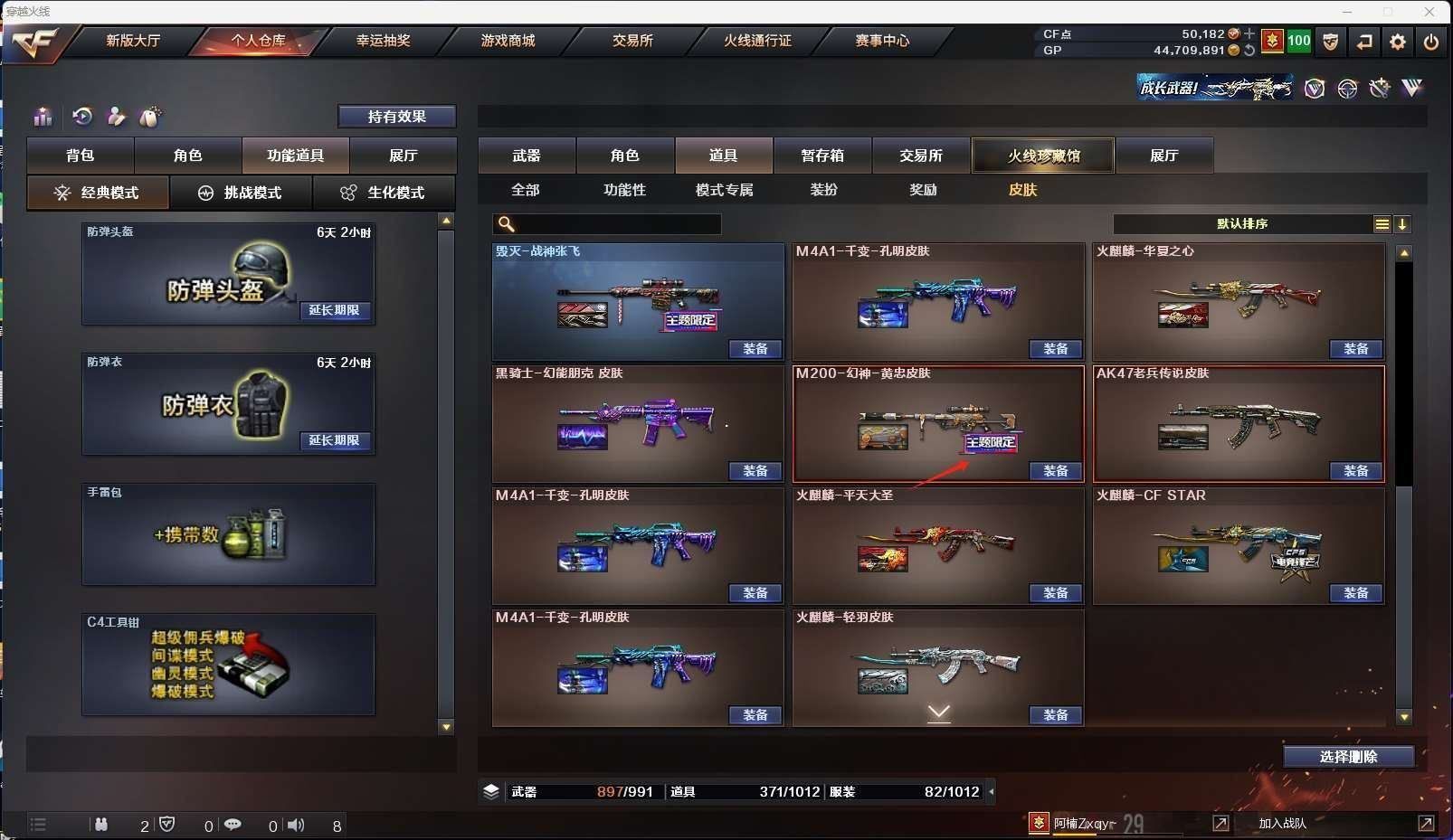Screen dimensions: 1453x840
Task: Click the power exit icon
Action: (1430, 42)
